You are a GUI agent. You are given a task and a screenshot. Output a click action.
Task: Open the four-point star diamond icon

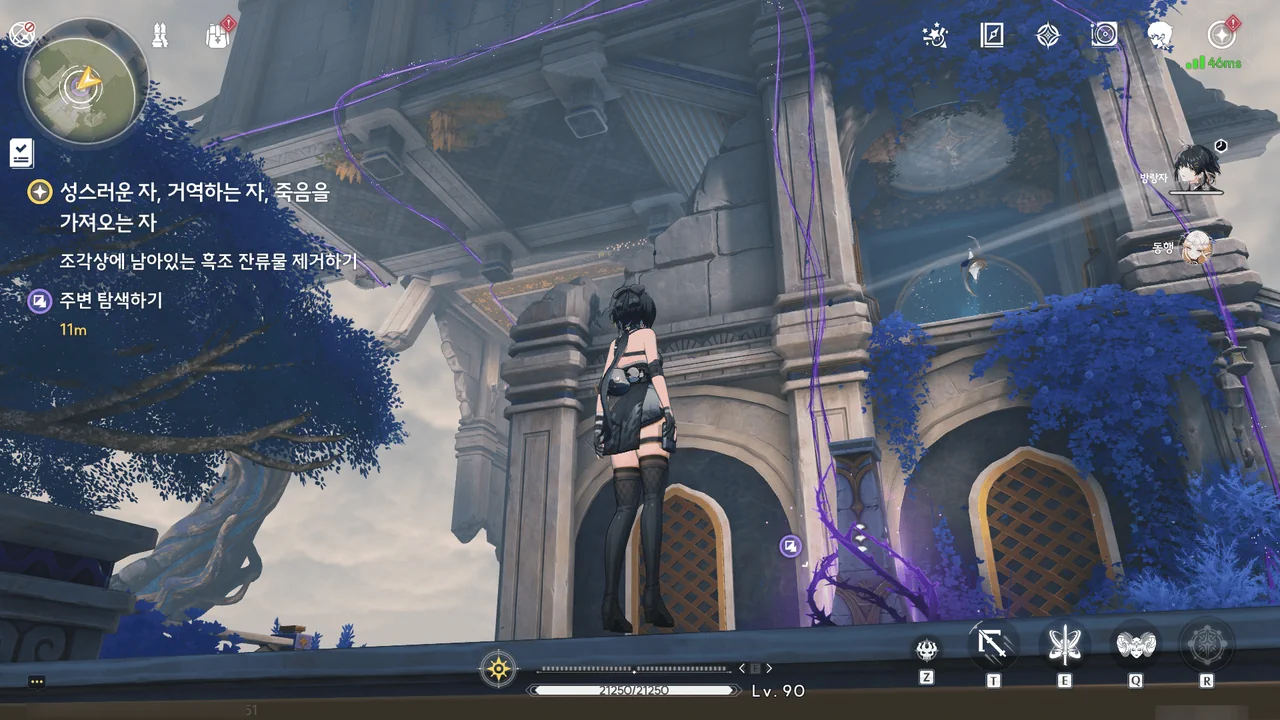1047,36
